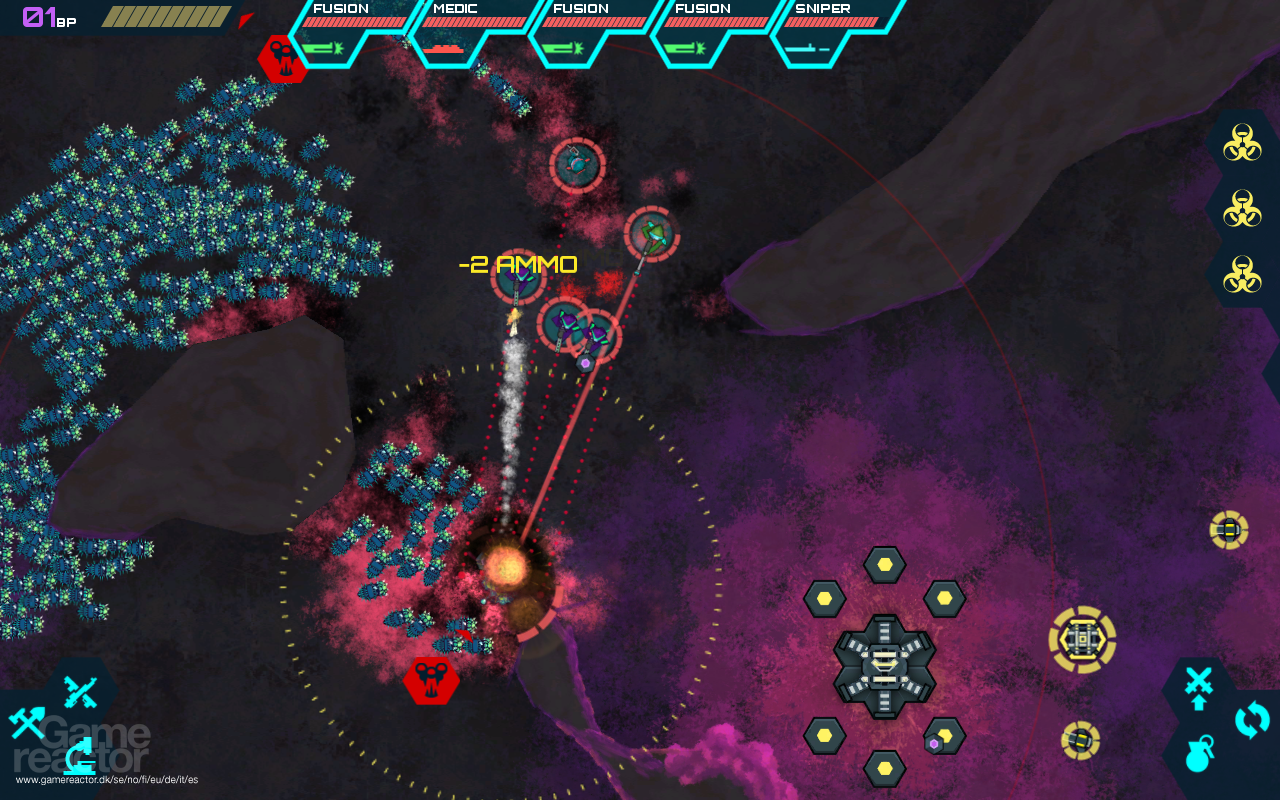
Task: Click the red alien warning hex near top
Action: click(281, 57)
